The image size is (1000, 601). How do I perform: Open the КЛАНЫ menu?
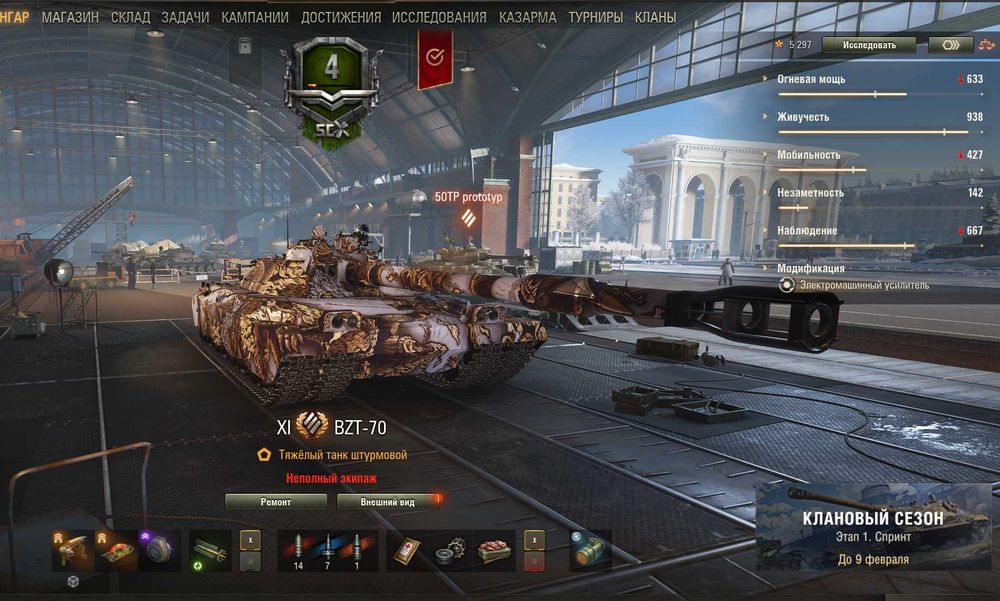point(655,17)
